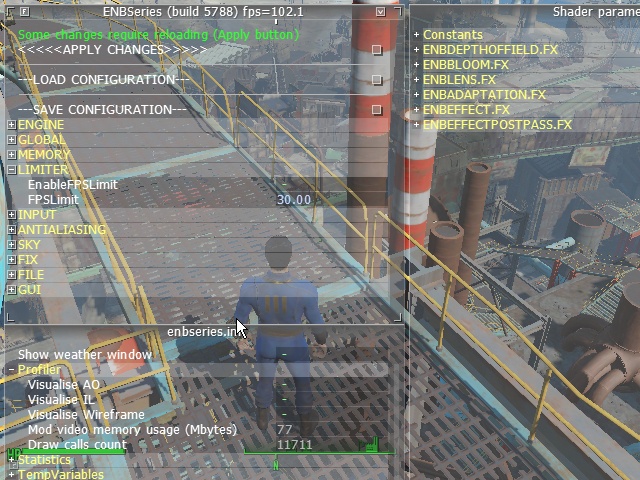Viewport: 640px width, 480px height.
Task: Collapse the LIMITER section
Action: pos(11,170)
